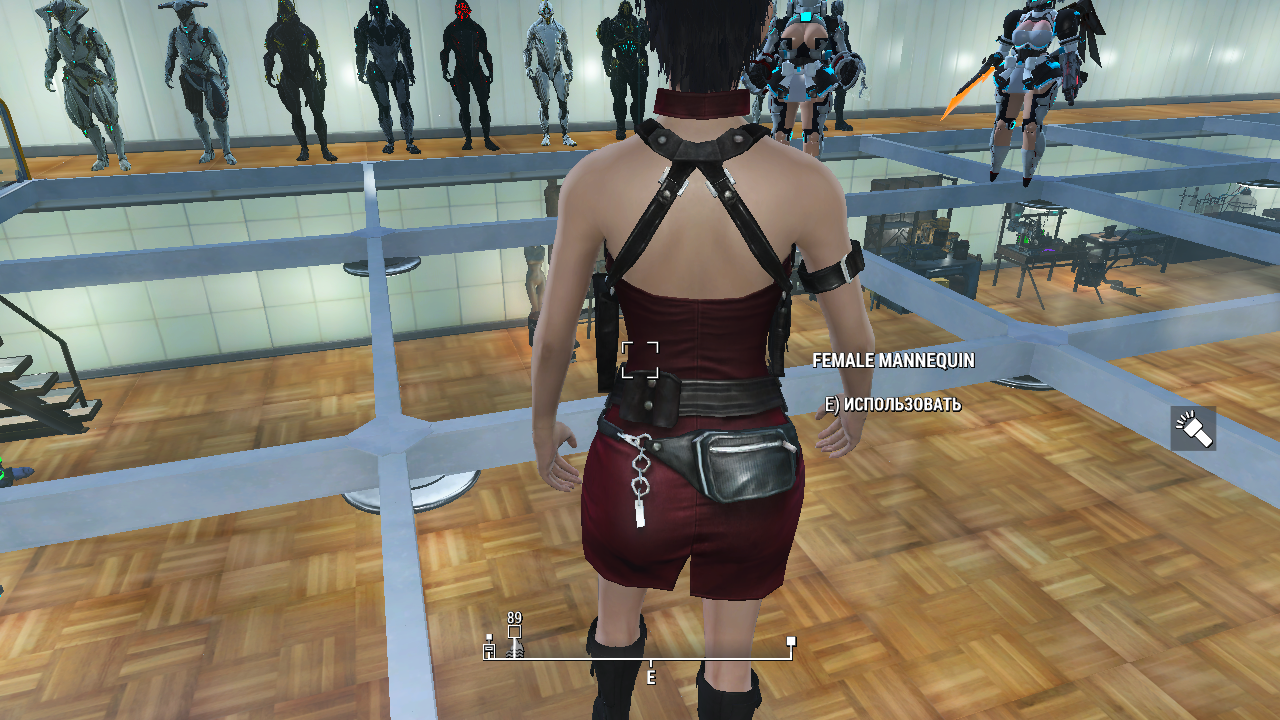The image size is (1280, 720).
Task: Click the flashlight indicator icon
Action: tap(1192, 428)
